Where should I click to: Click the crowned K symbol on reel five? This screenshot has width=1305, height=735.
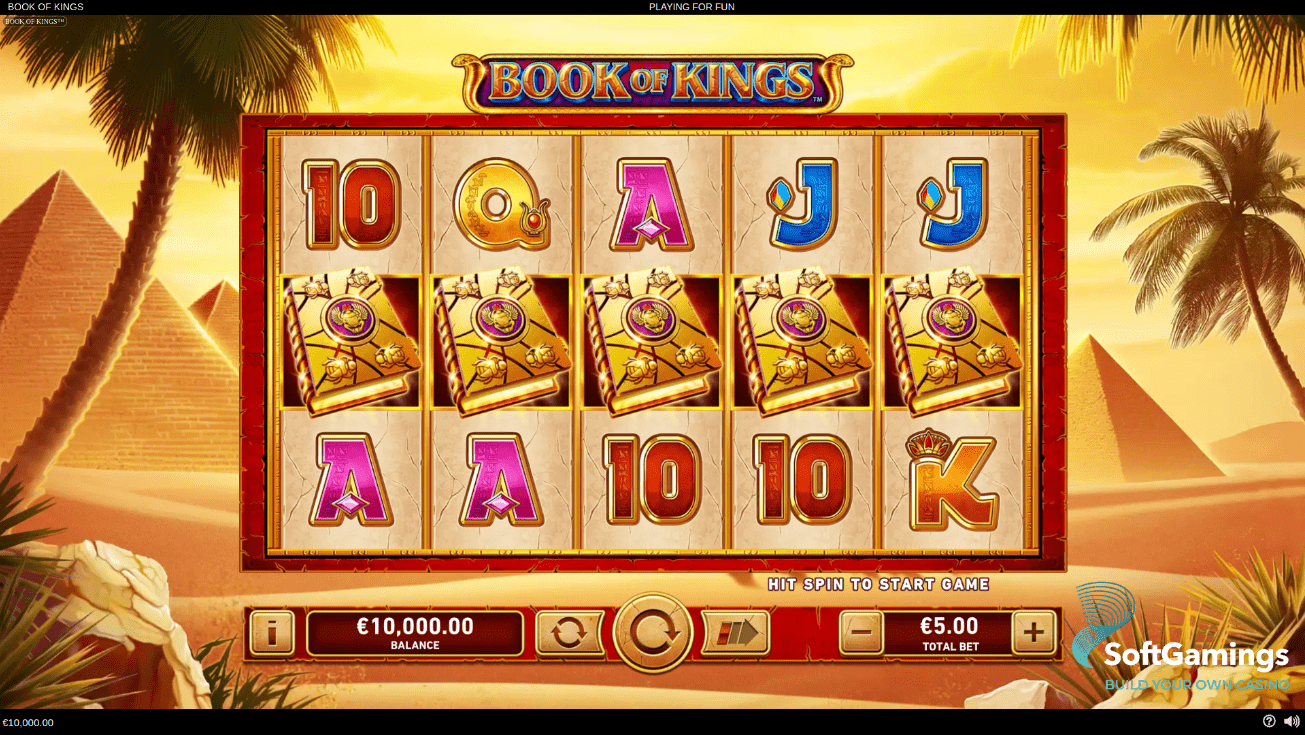[x=951, y=482]
